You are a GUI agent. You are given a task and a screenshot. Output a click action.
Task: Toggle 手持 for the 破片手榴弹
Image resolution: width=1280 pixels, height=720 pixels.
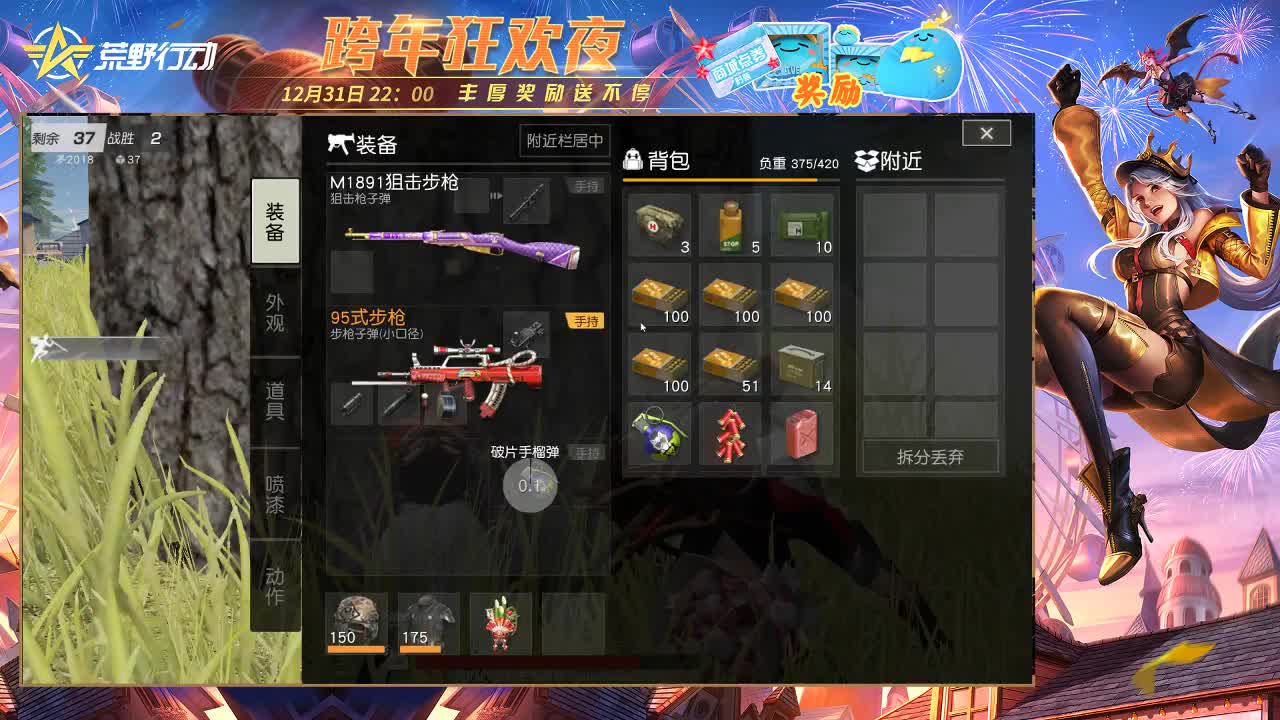coord(586,452)
